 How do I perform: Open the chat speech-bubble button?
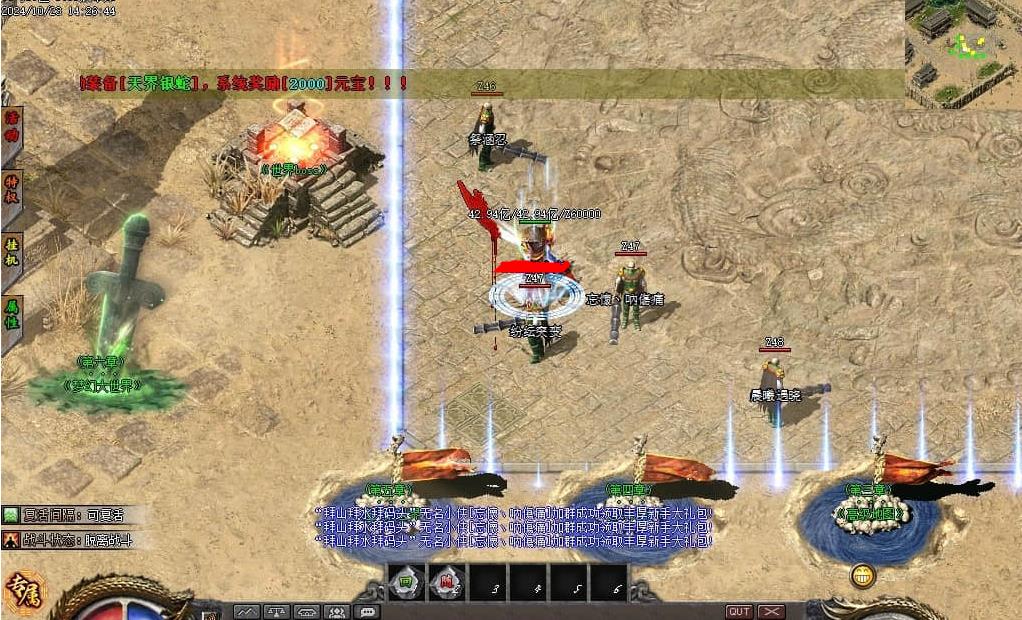367,611
